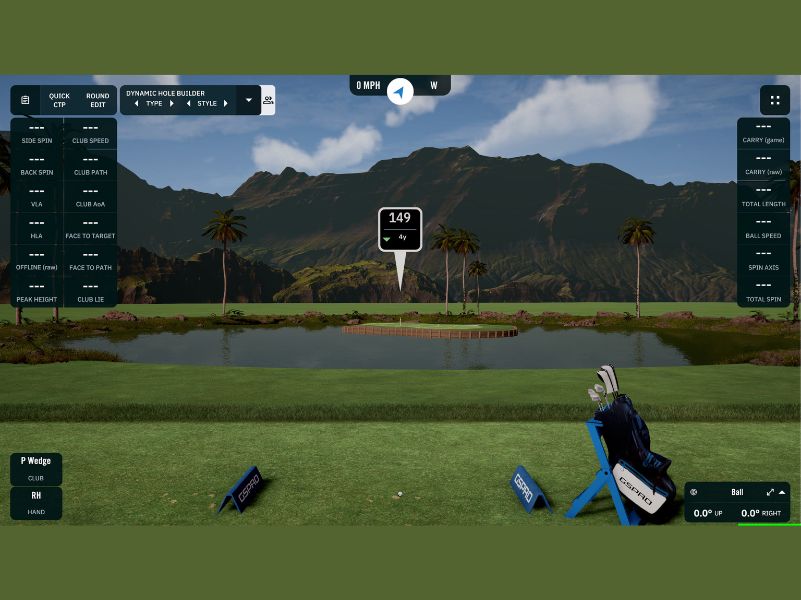Click the right arrow beside Style
This screenshot has height=600, width=801.
point(225,104)
